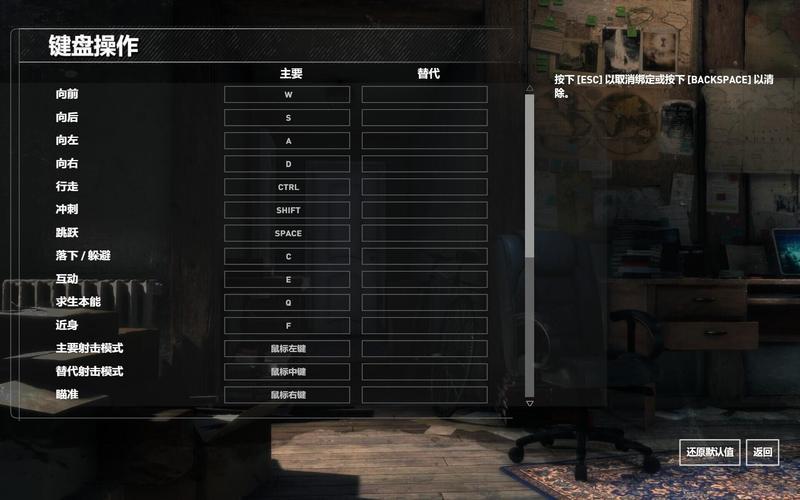Viewport: 800px width, 500px height.
Task: Select the CTRL binding for 行走
Action: click(x=287, y=187)
